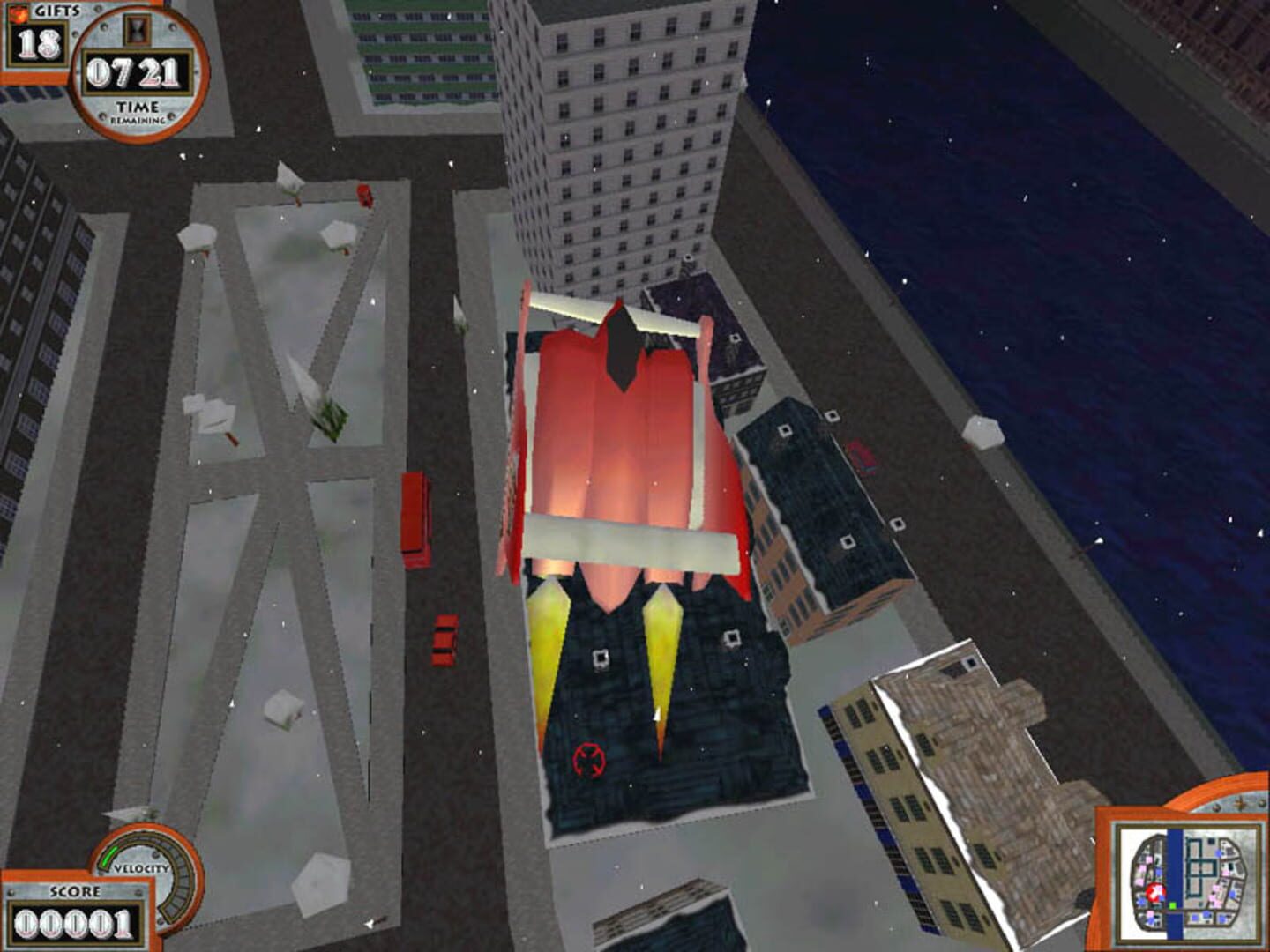Click the red player marker on the minimap
This screenshot has height=952, width=1270.
(x=1155, y=891)
